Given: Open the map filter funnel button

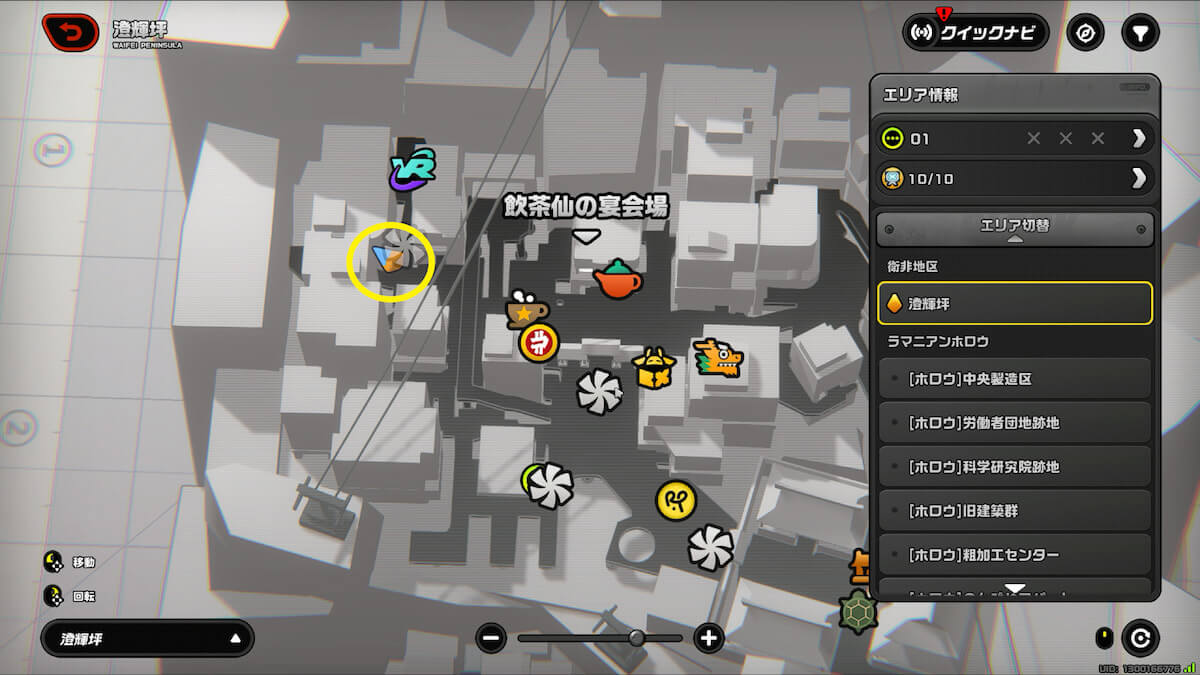Looking at the screenshot, I should pyautogui.click(x=1138, y=33).
